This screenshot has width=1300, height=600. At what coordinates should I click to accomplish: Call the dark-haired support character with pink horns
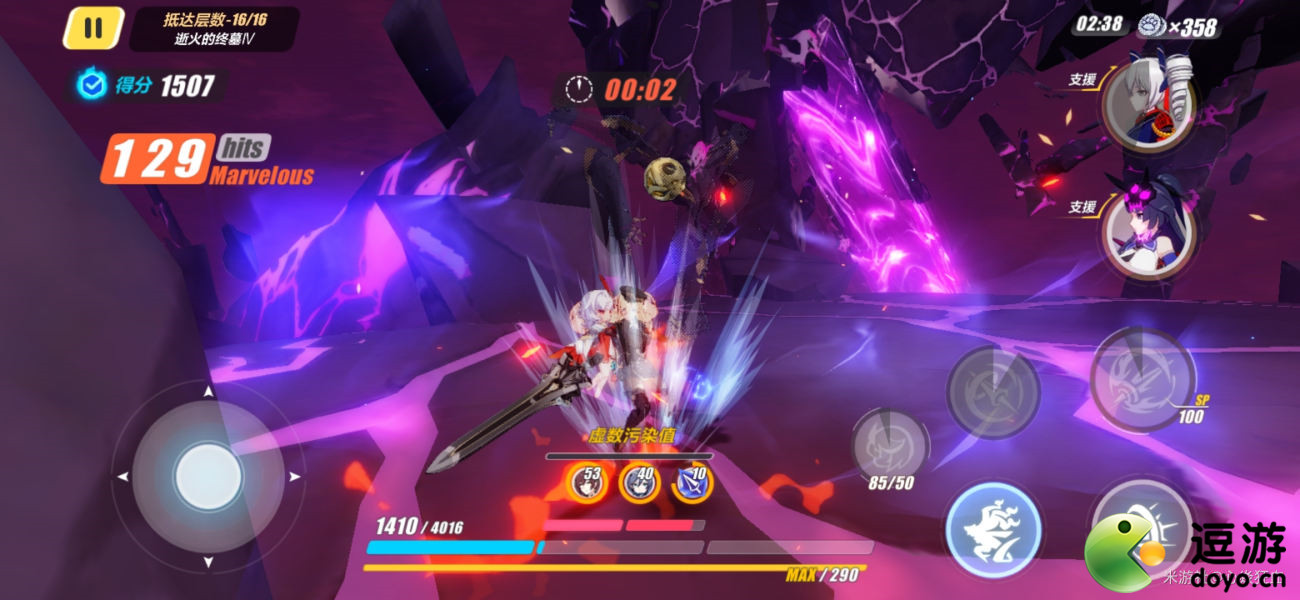point(1148,229)
